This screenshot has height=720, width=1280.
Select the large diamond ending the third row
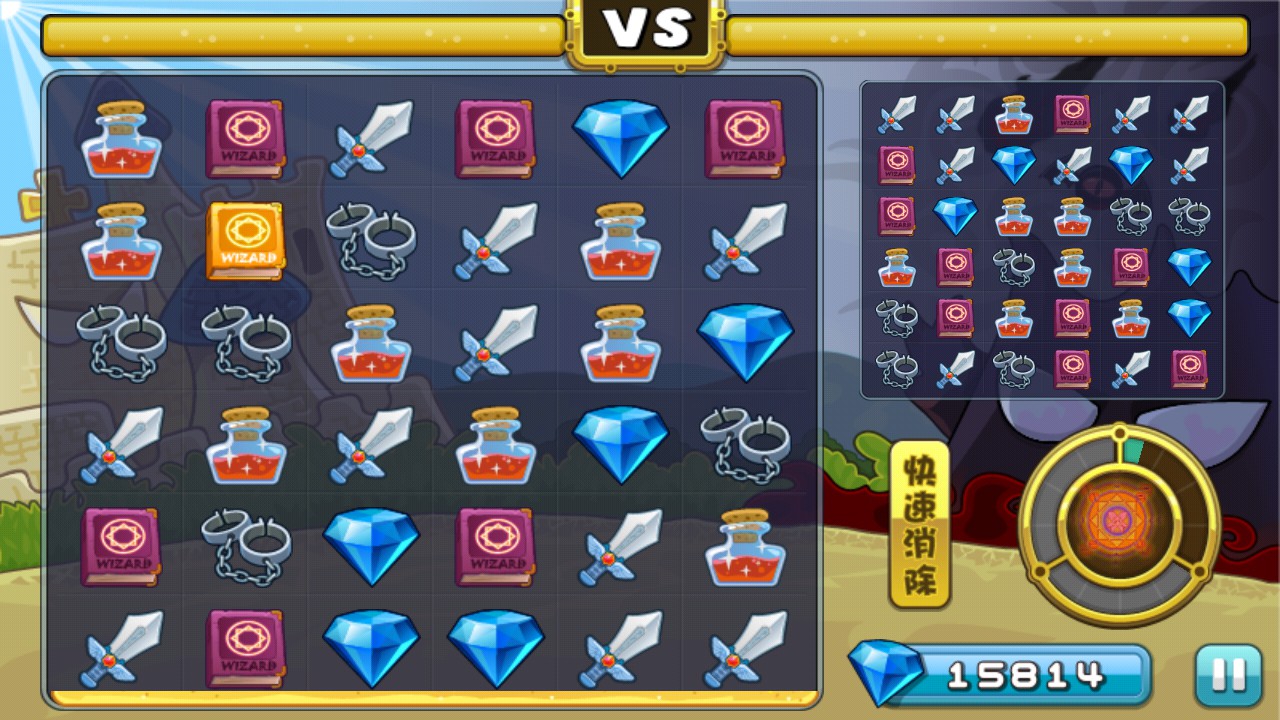click(x=745, y=345)
